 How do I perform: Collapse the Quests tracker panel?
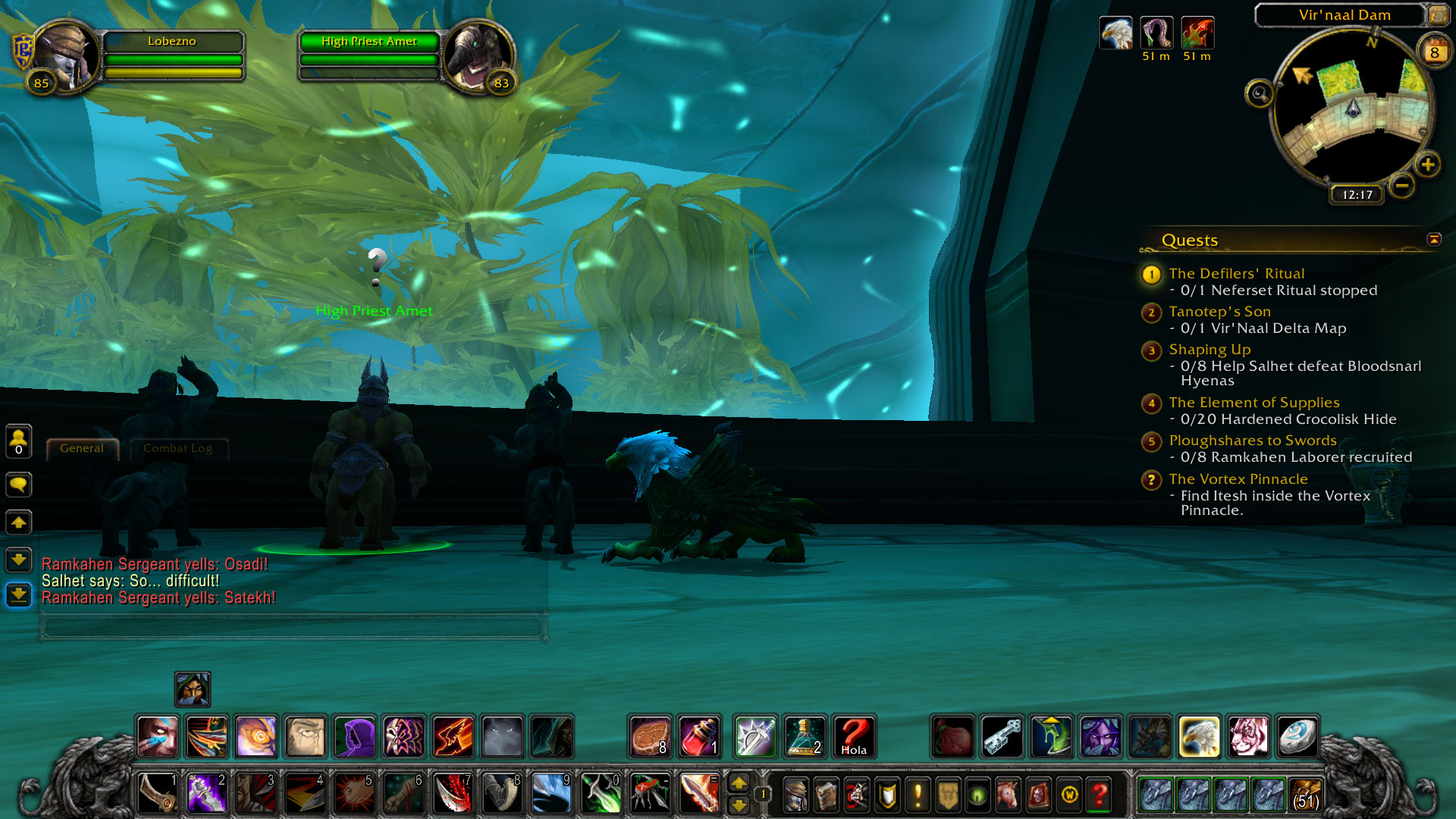point(1433,240)
